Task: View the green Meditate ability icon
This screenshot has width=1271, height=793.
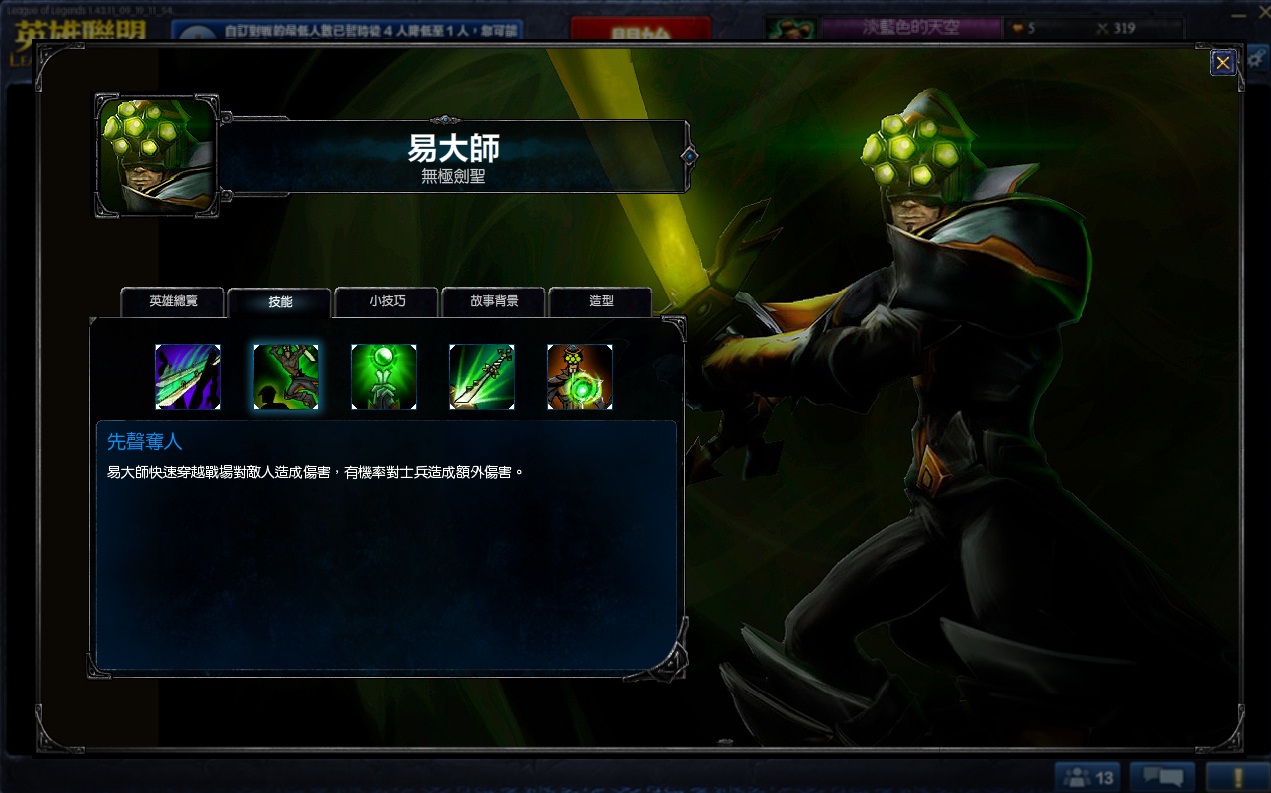Action: tap(384, 377)
